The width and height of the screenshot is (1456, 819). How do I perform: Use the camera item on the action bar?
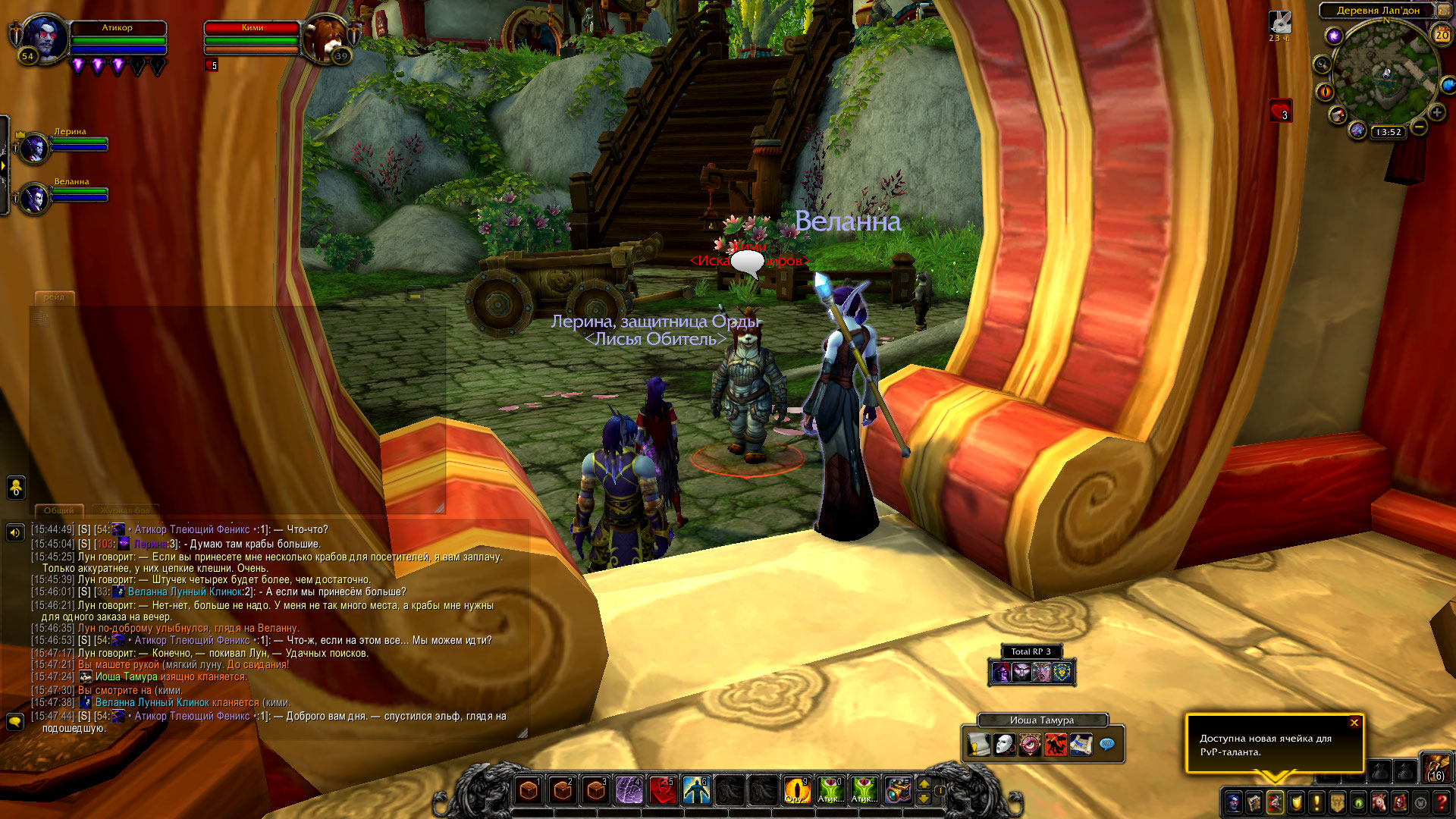[x=897, y=790]
